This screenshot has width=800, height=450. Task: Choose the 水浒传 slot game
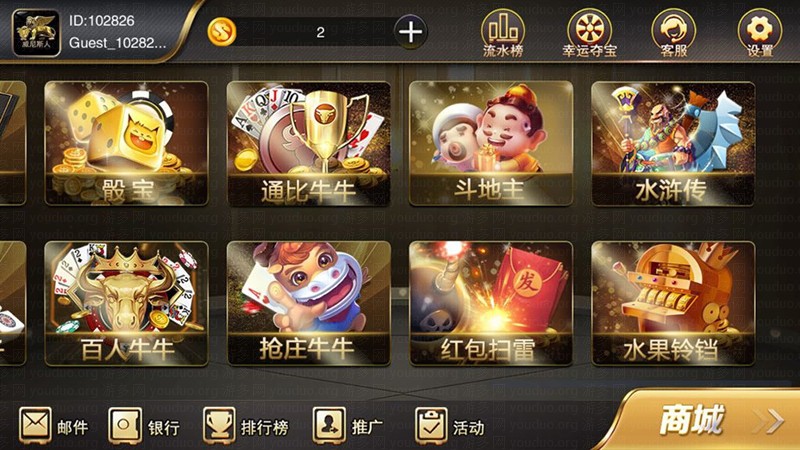(672, 144)
